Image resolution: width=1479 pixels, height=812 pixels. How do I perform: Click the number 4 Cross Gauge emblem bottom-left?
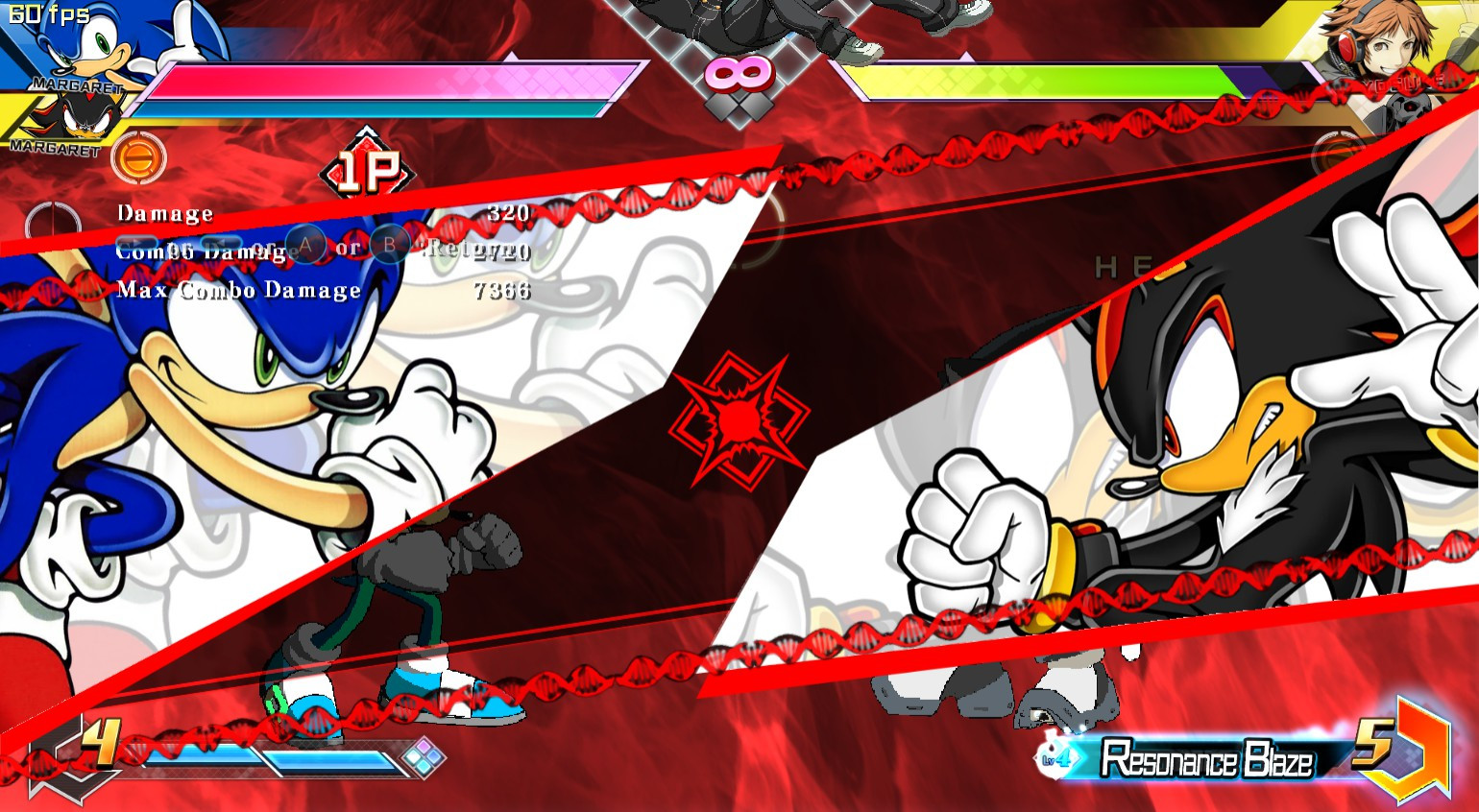click(x=99, y=744)
